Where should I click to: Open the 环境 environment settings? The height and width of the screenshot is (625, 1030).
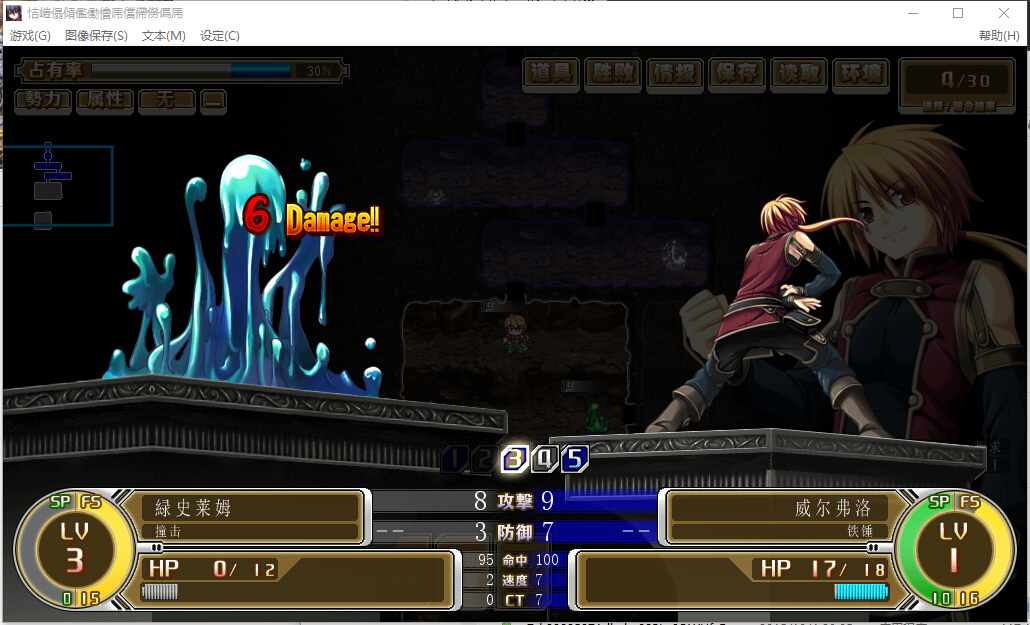click(x=861, y=73)
